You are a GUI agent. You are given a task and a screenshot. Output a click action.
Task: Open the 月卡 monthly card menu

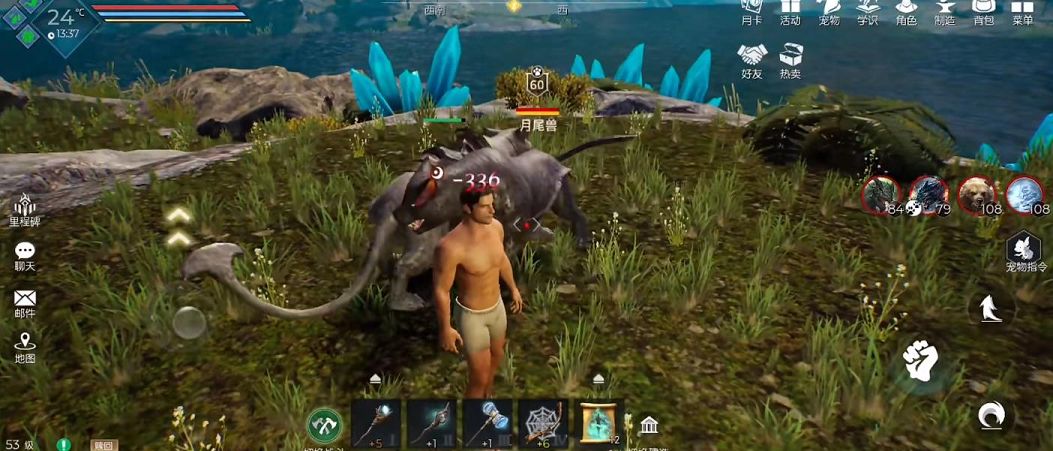(752, 10)
